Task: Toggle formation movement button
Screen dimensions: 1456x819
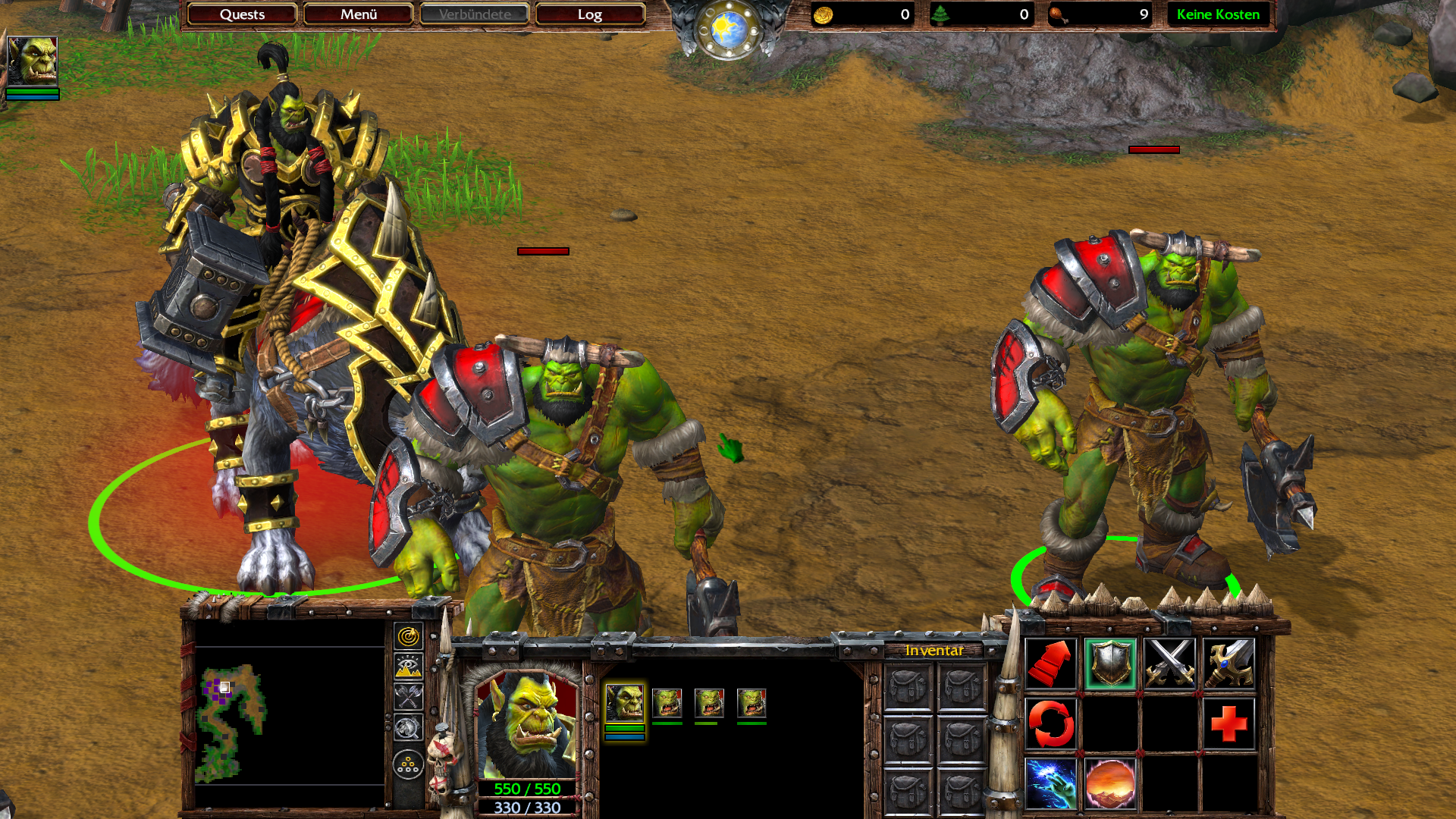Action: click(408, 764)
